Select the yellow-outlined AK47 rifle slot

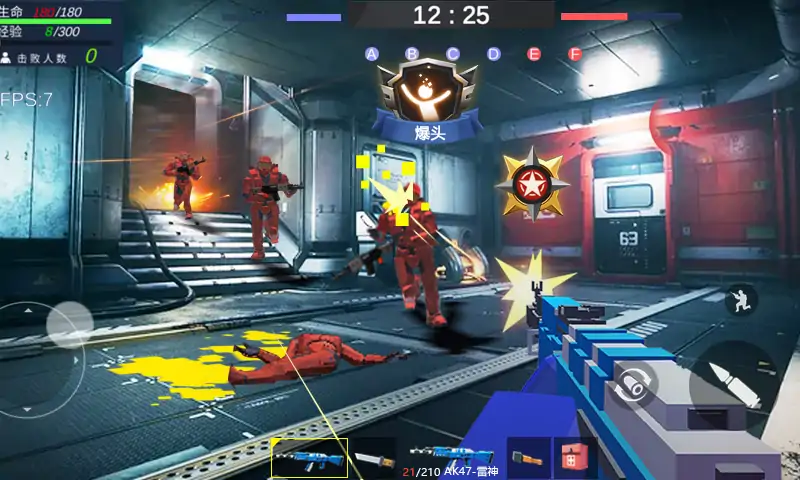[x=309, y=458]
